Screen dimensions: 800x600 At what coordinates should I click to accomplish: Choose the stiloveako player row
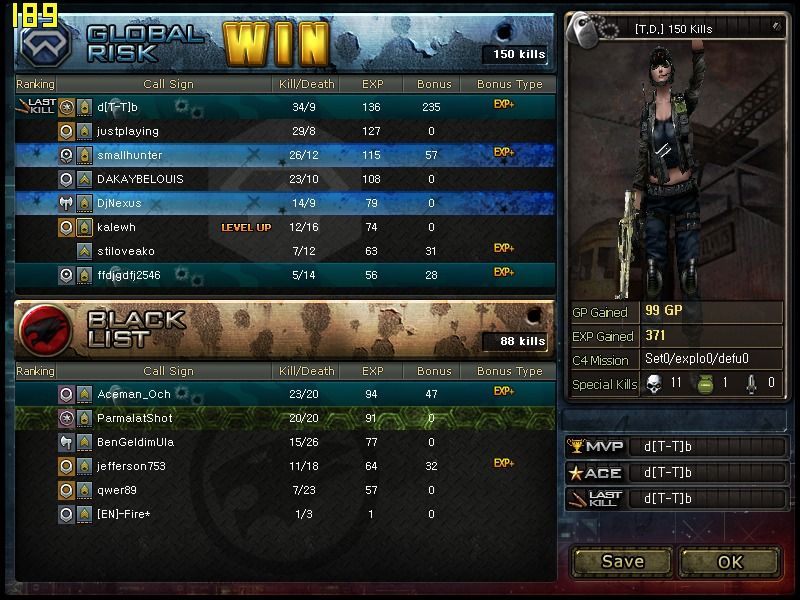click(285, 251)
